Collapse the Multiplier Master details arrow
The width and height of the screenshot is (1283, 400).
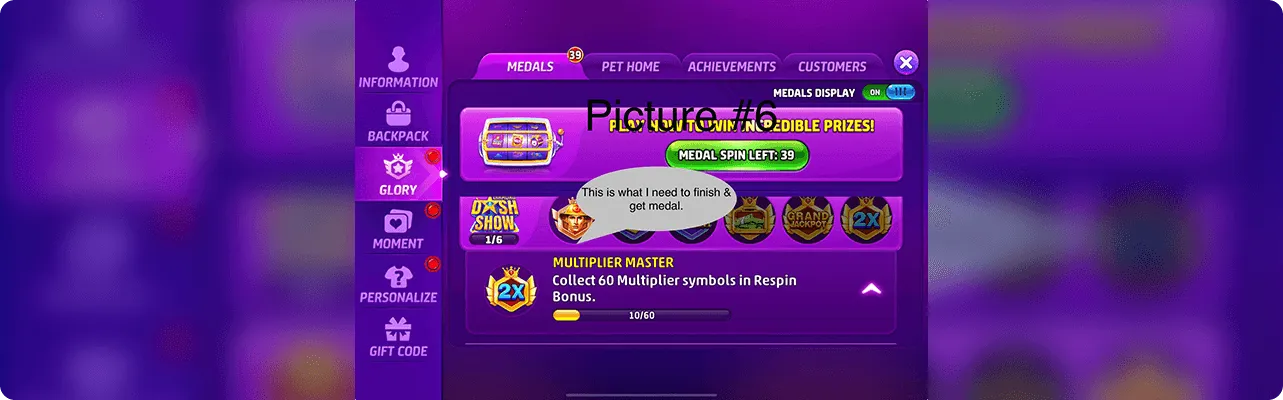(x=871, y=289)
